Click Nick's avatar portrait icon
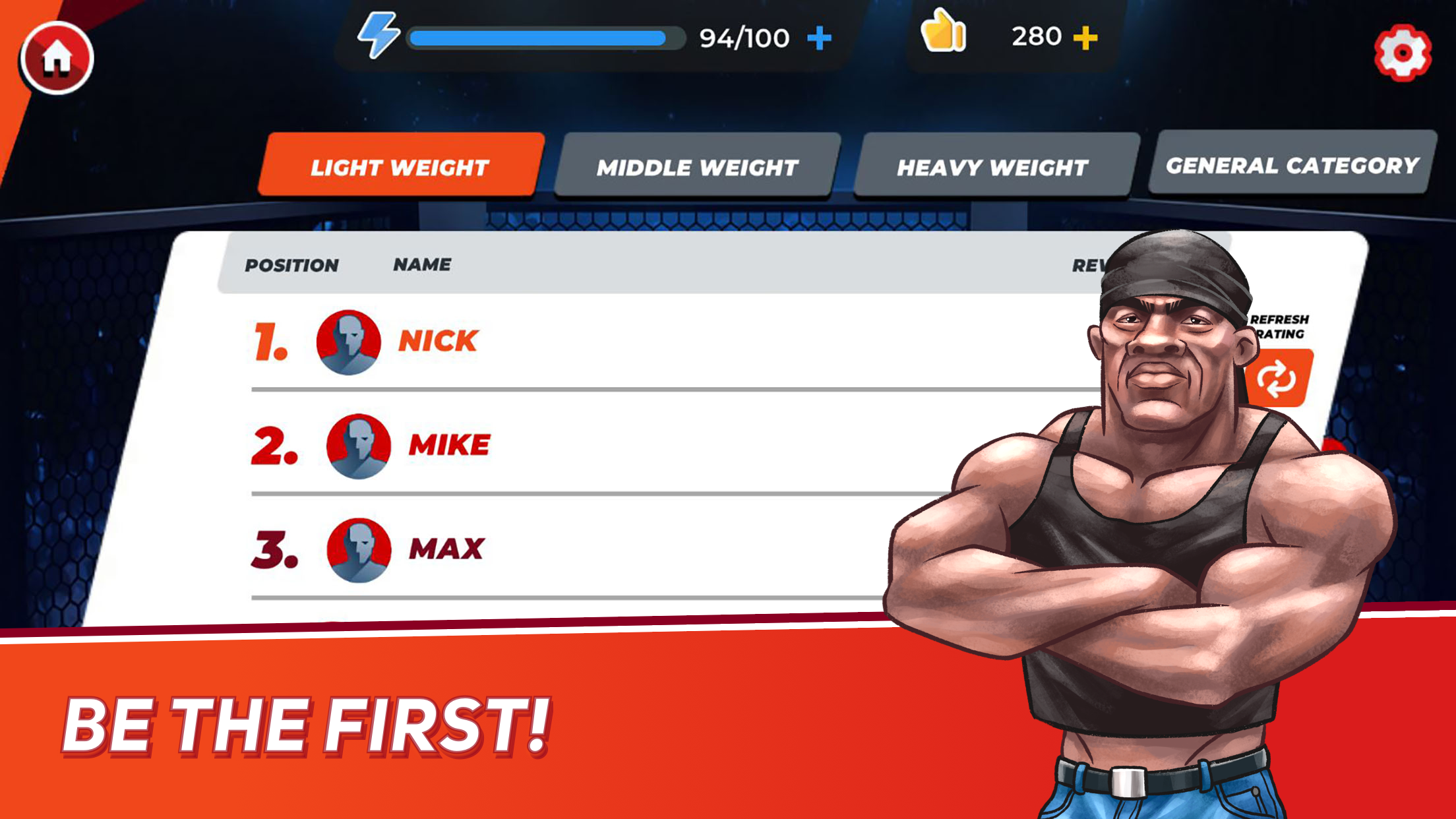1456x819 pixels. coord(348,342)
